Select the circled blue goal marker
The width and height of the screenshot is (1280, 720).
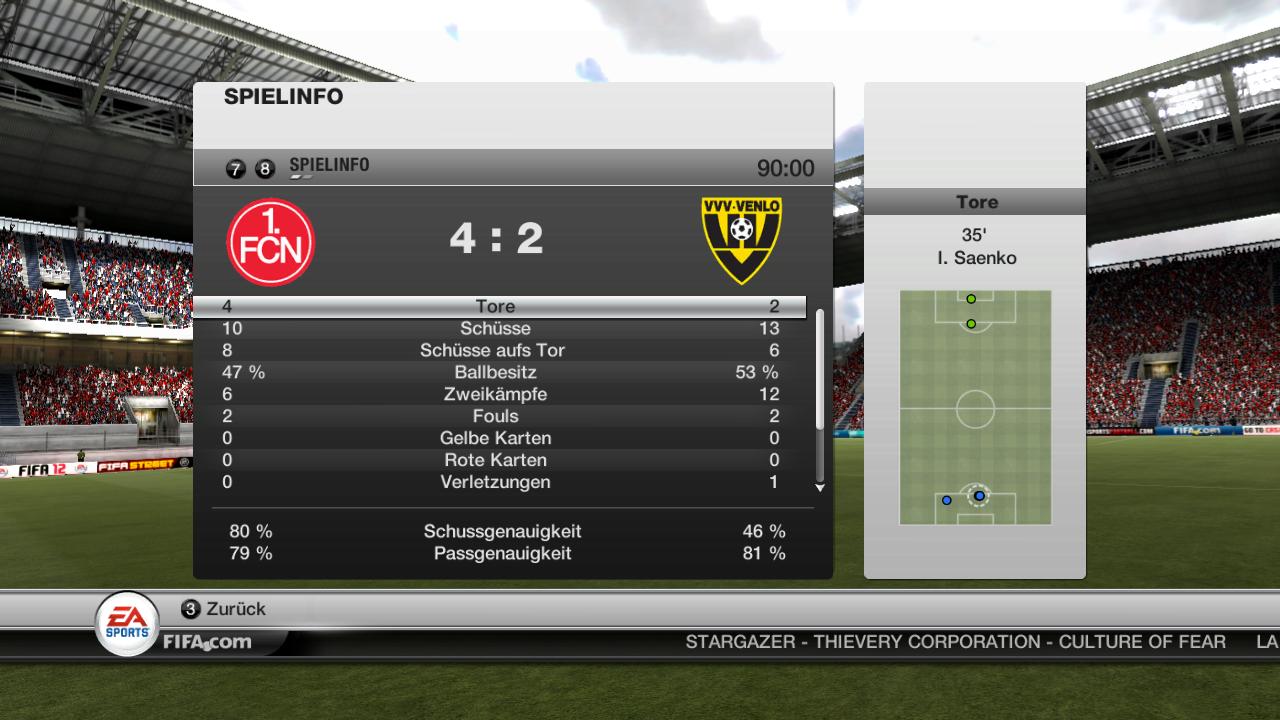pos(979,496)
